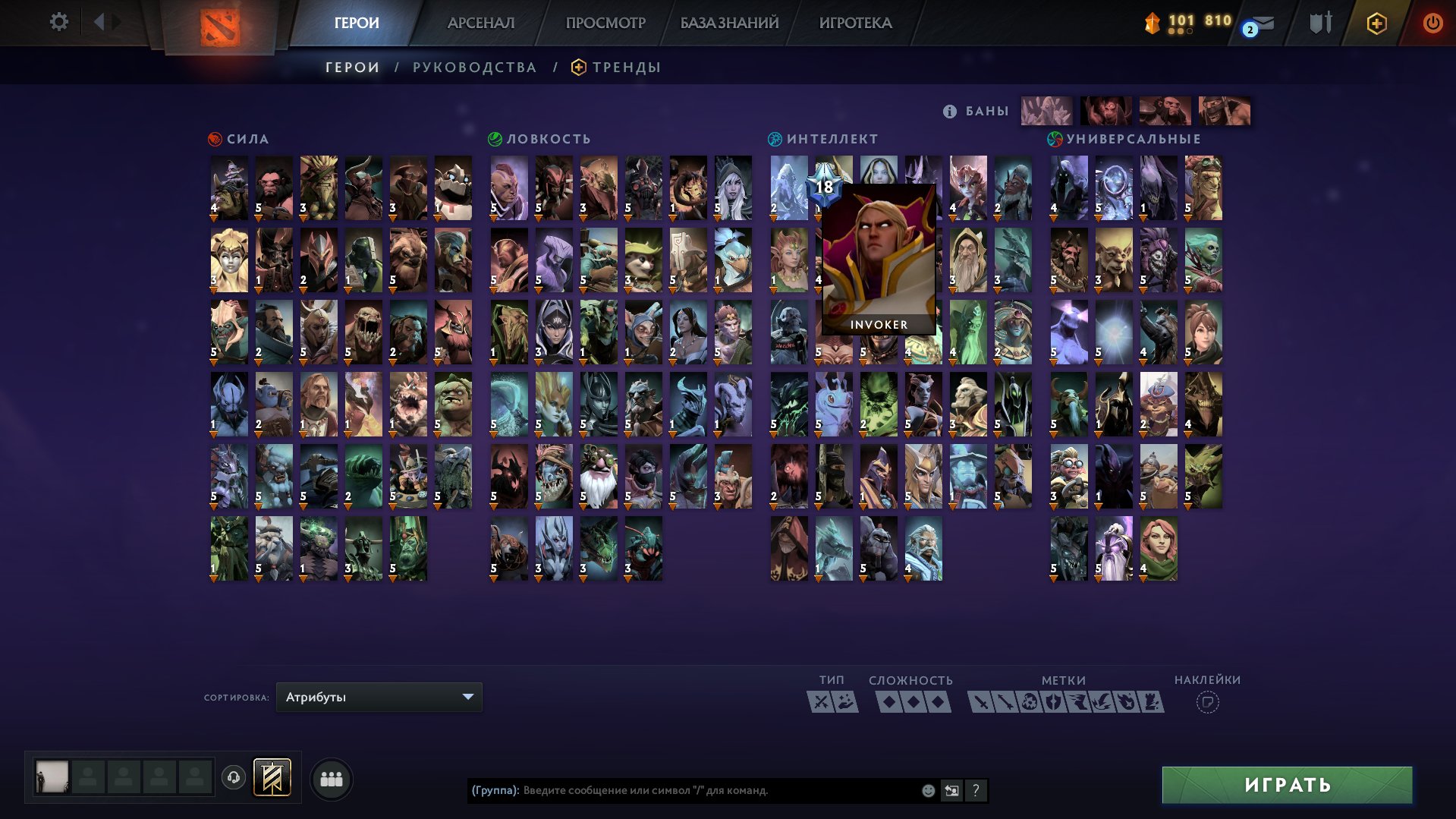Open the Dota Plus hexagon icon

click(x=1377, y=24)
